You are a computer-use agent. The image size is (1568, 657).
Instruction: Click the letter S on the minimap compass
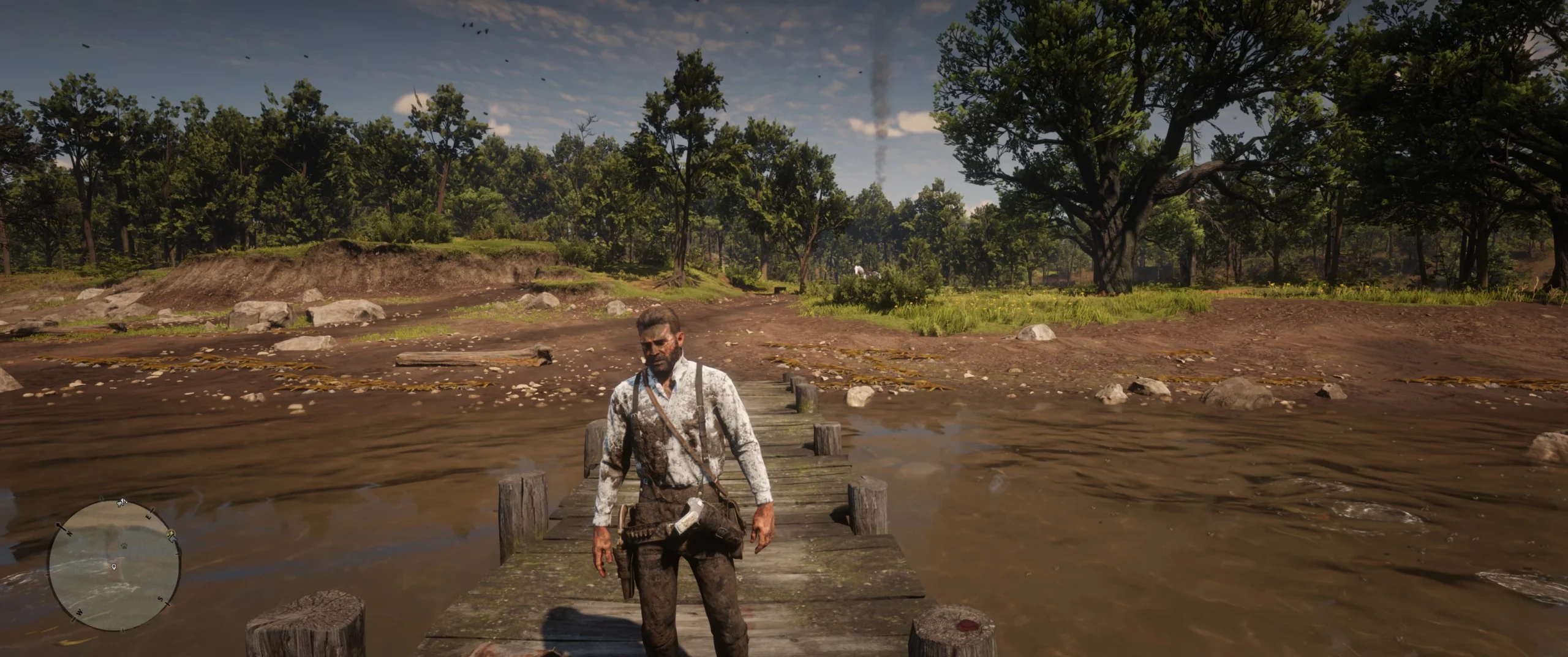(160, 599)
